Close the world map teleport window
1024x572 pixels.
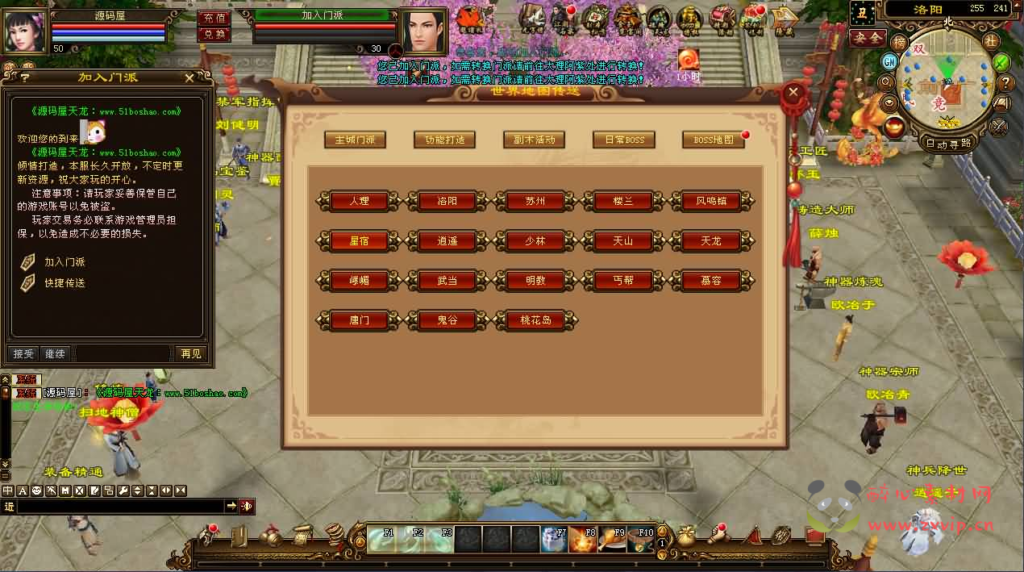tap(794, 94)
